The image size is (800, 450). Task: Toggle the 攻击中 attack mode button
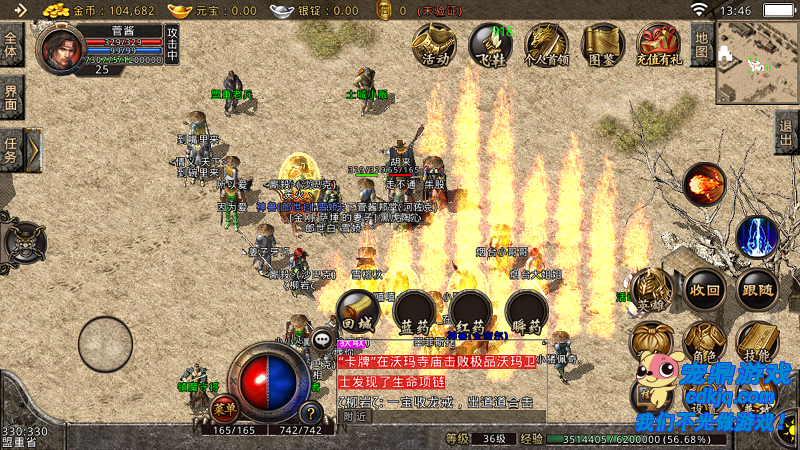click(172, 45)
